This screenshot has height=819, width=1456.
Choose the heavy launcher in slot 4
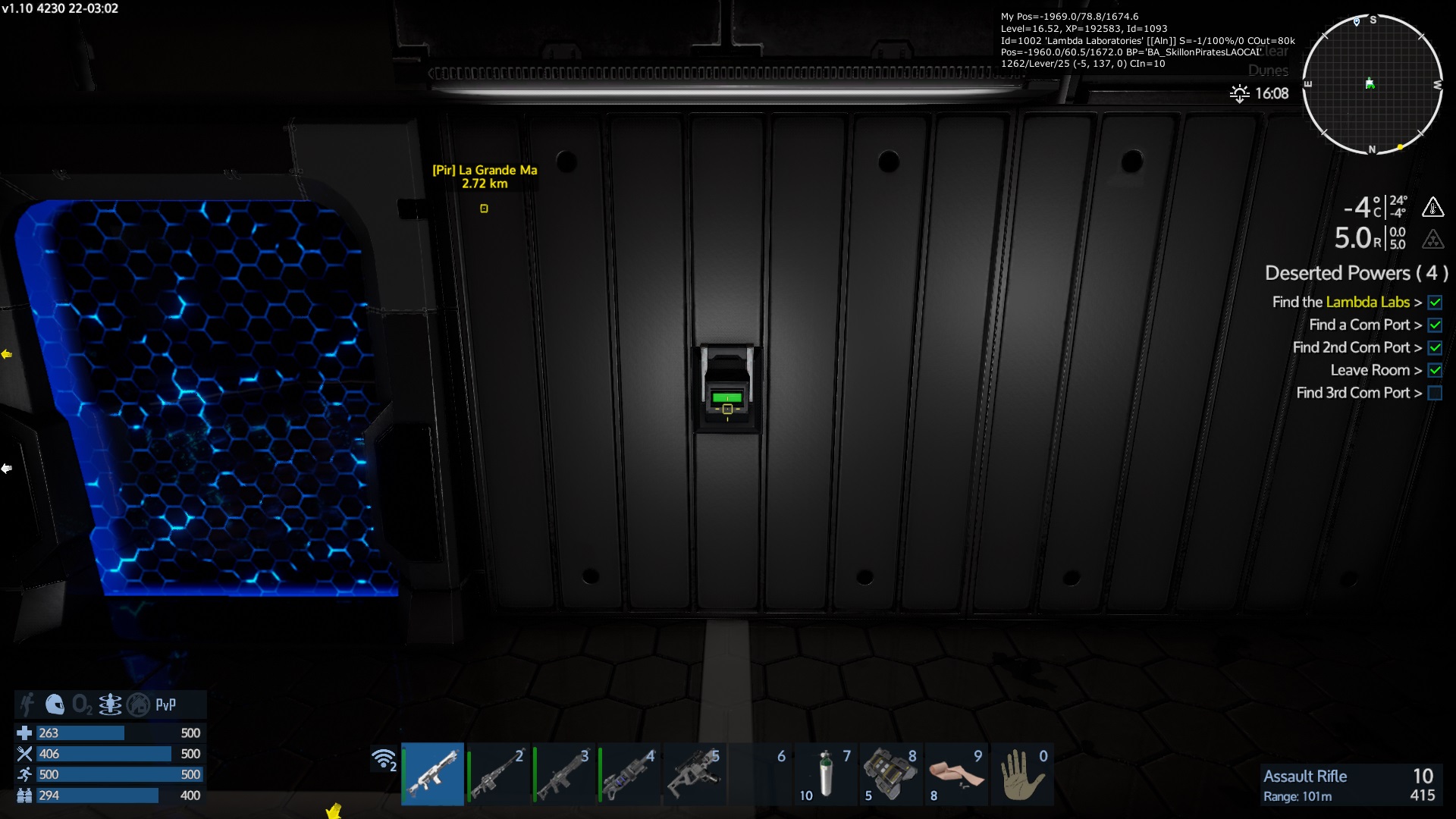[x=628, y=773]
